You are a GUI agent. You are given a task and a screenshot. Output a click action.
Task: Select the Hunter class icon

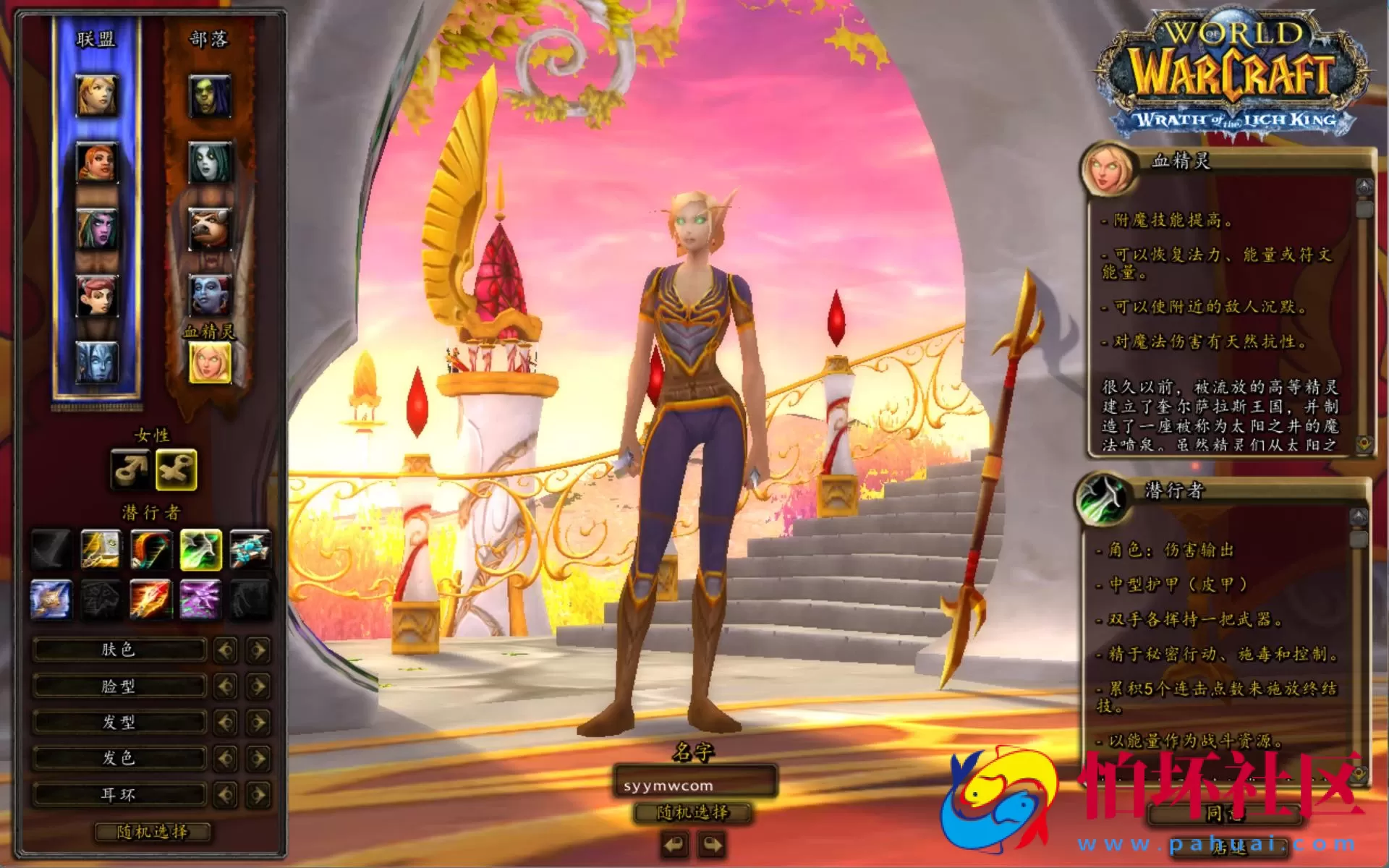click(x=150, y=548)
